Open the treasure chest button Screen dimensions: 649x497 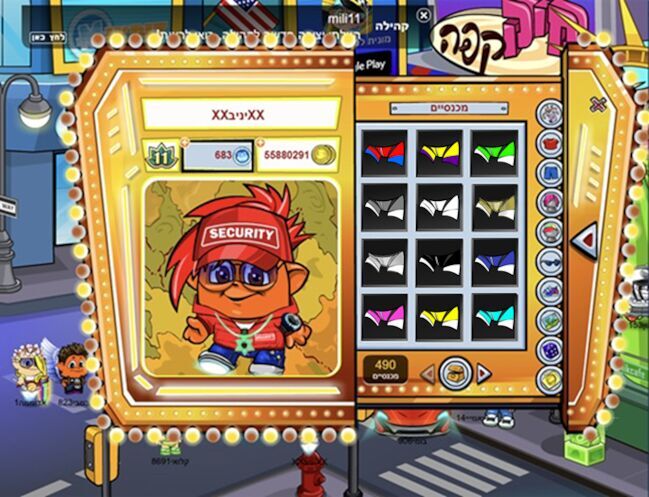455,373
